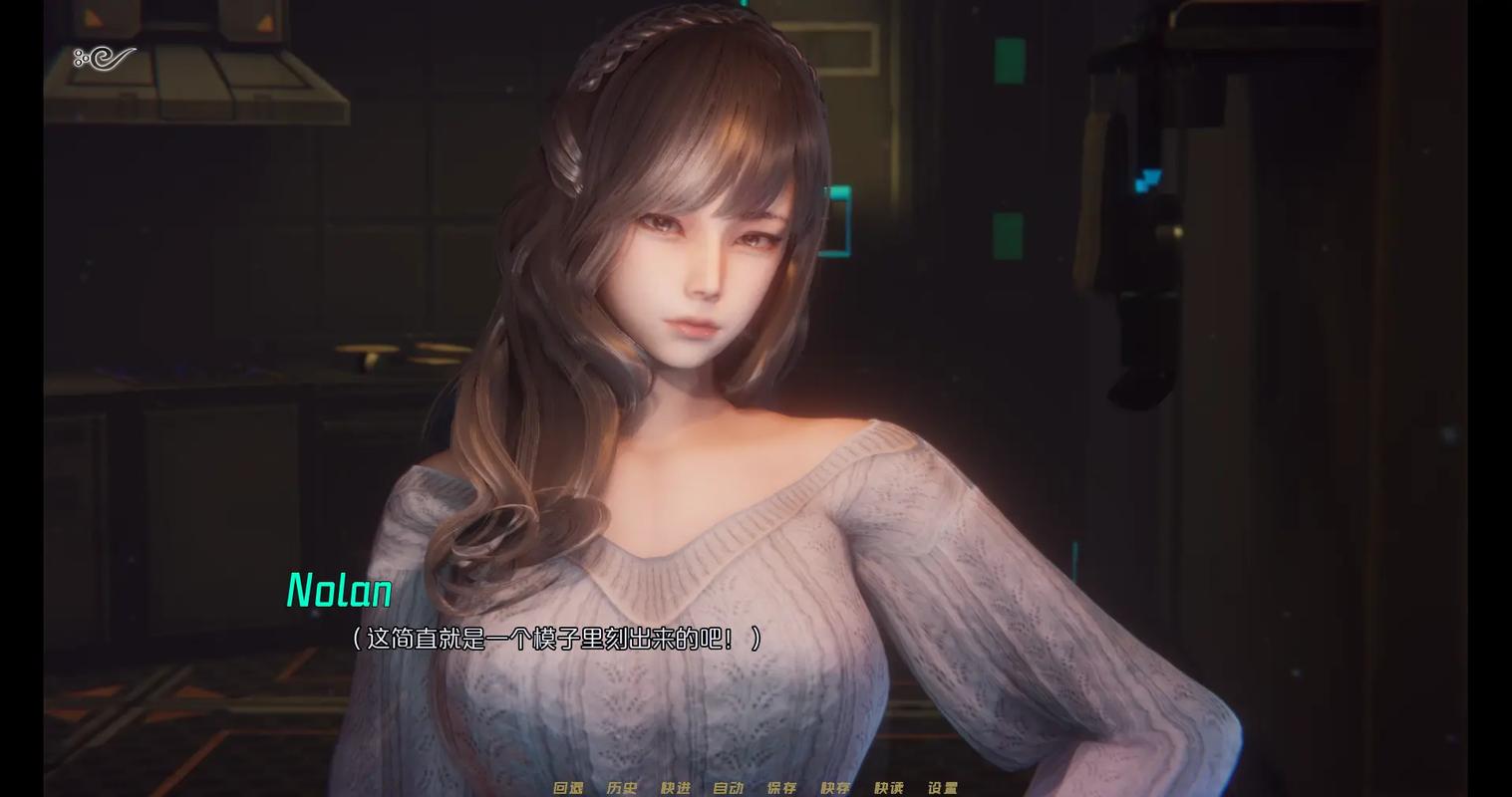The width and height of the screenshot is (1512, 797).
Task: Click 回退 to rewind the dialogue
Action: pyautogui.click(x=566, y=787)
